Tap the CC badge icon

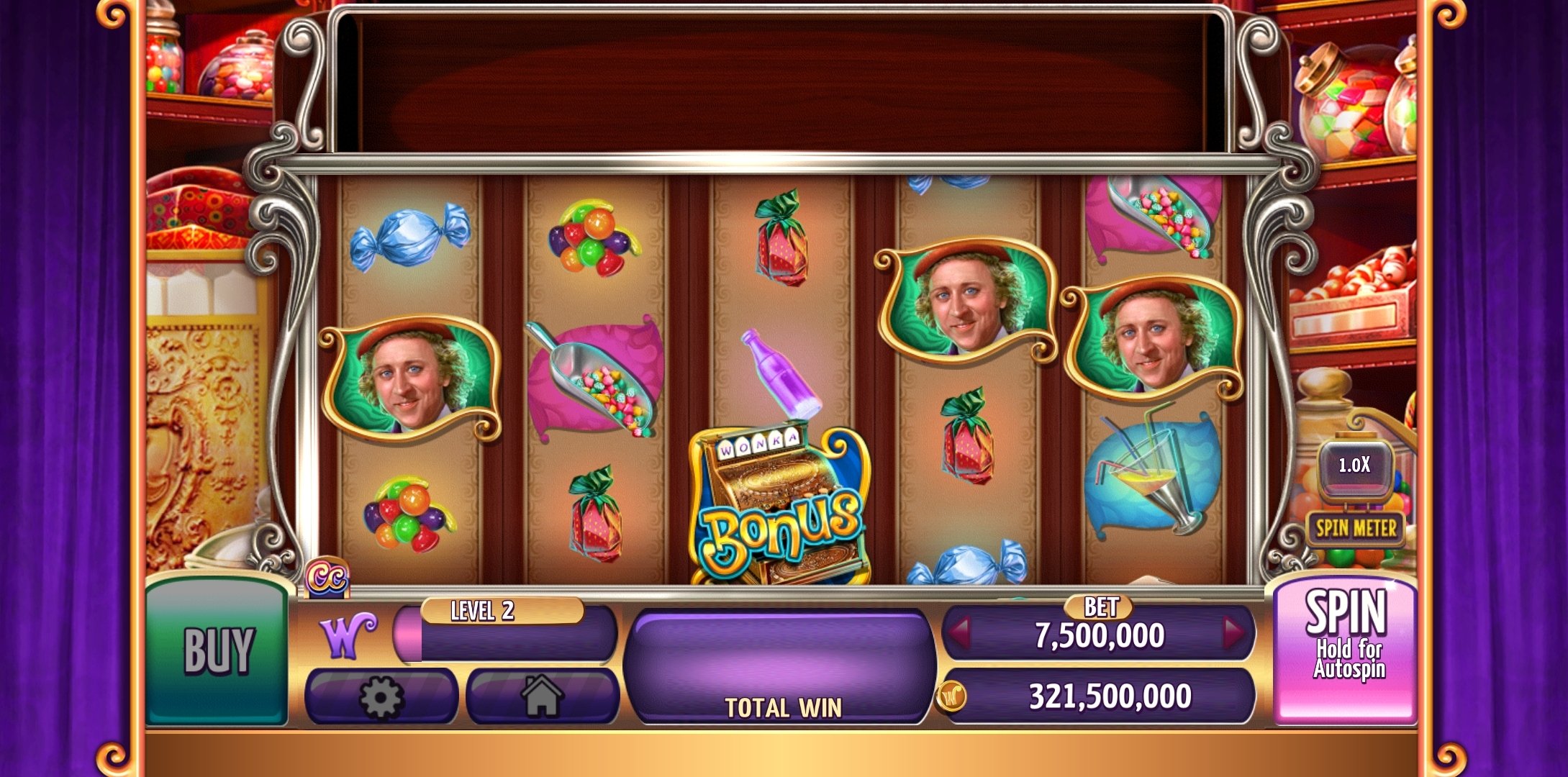click(327, 578)
